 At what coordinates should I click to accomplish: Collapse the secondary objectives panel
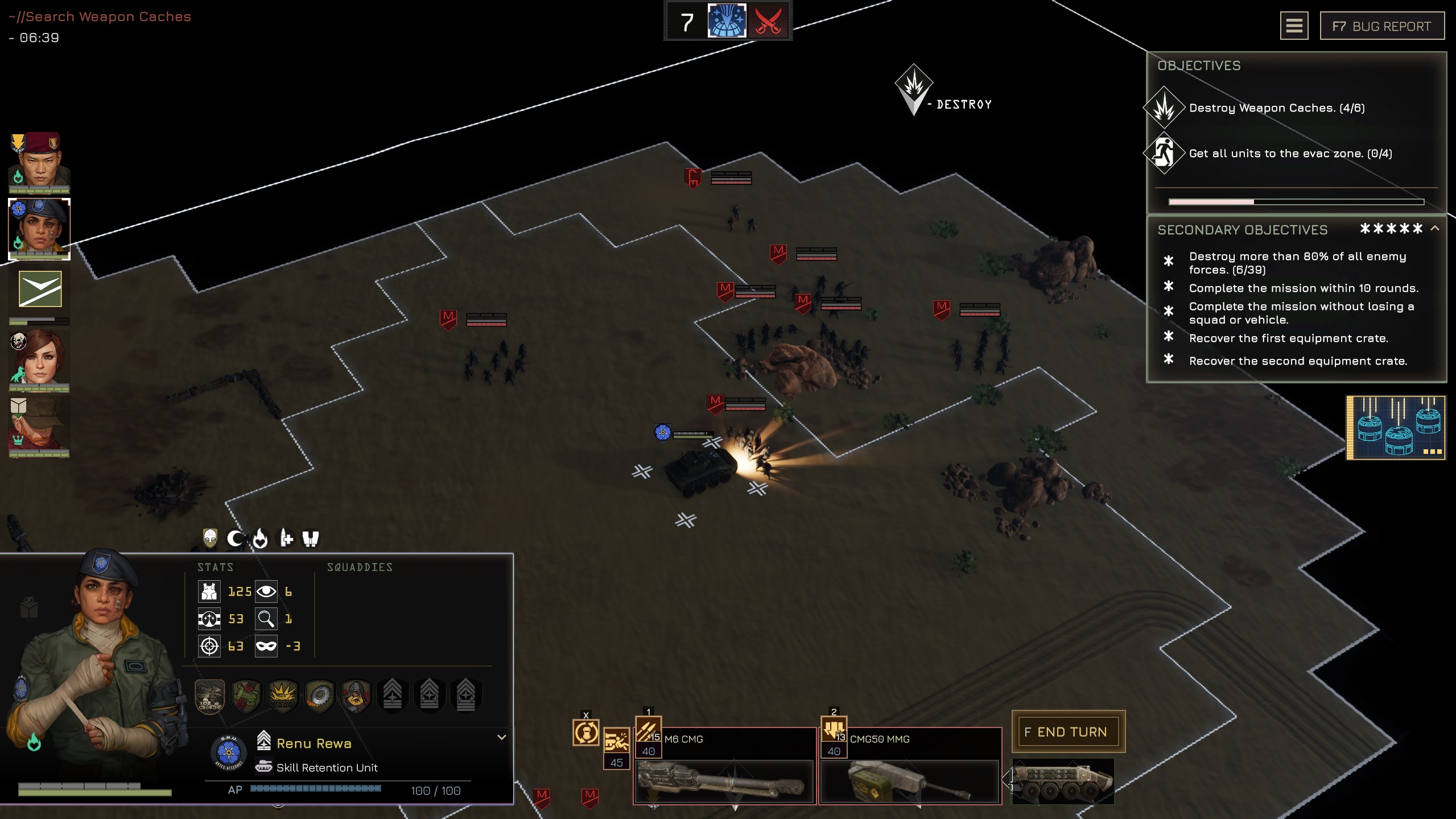click(1435, 229)
